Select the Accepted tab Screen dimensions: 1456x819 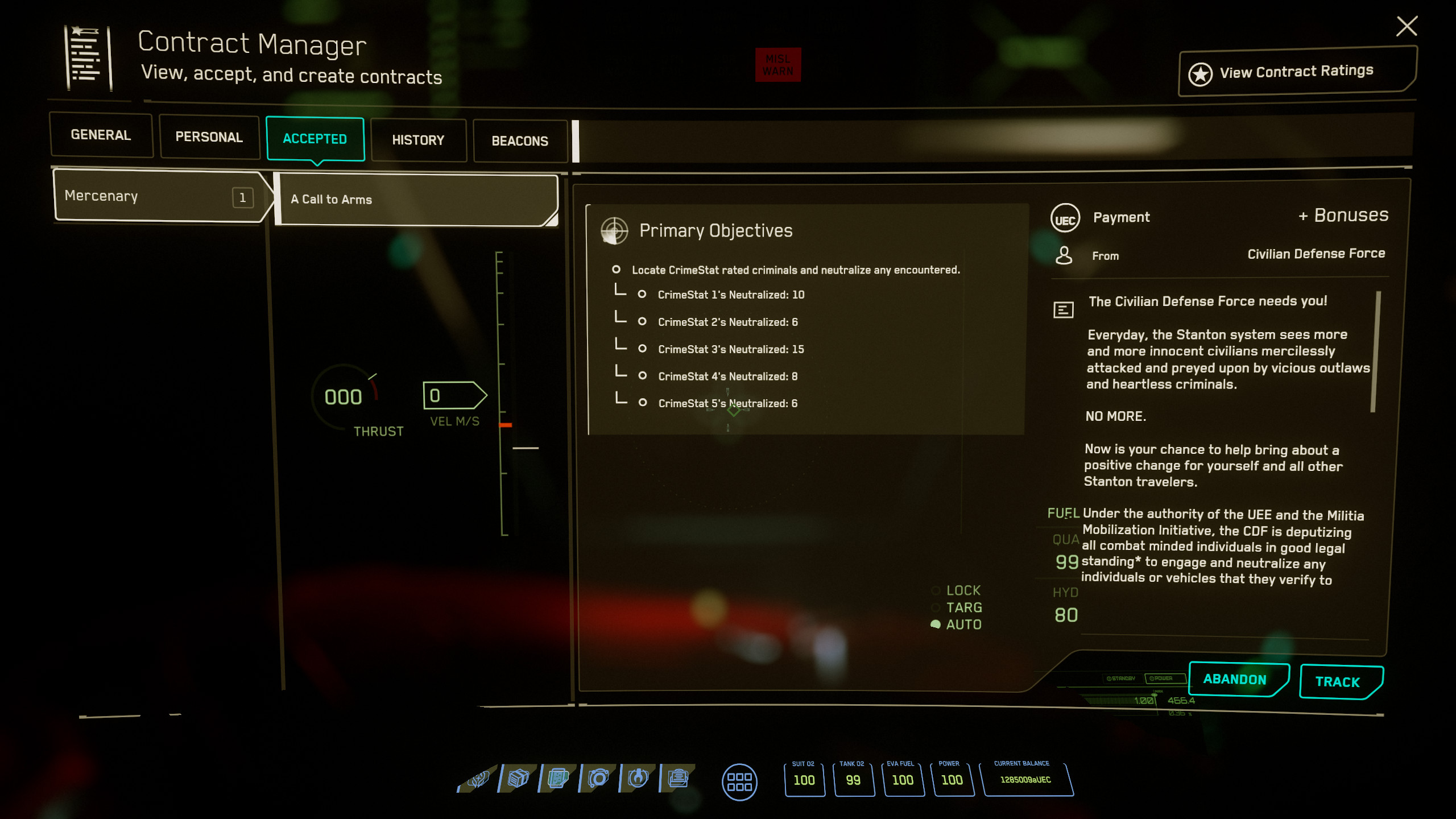[x=315, y=139]
